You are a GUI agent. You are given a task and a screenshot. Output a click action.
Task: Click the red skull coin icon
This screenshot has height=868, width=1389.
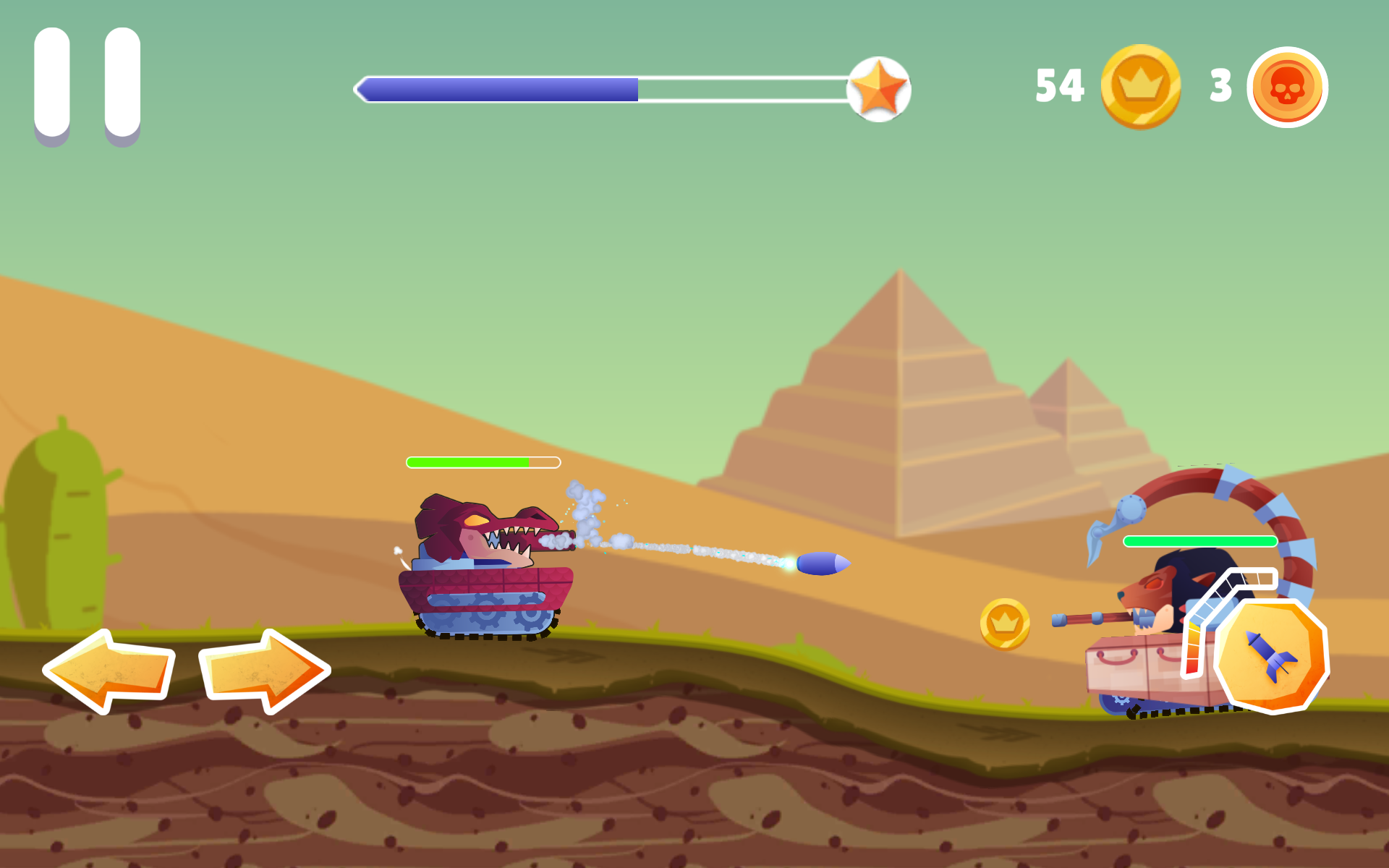click(x=1287, y=85)
